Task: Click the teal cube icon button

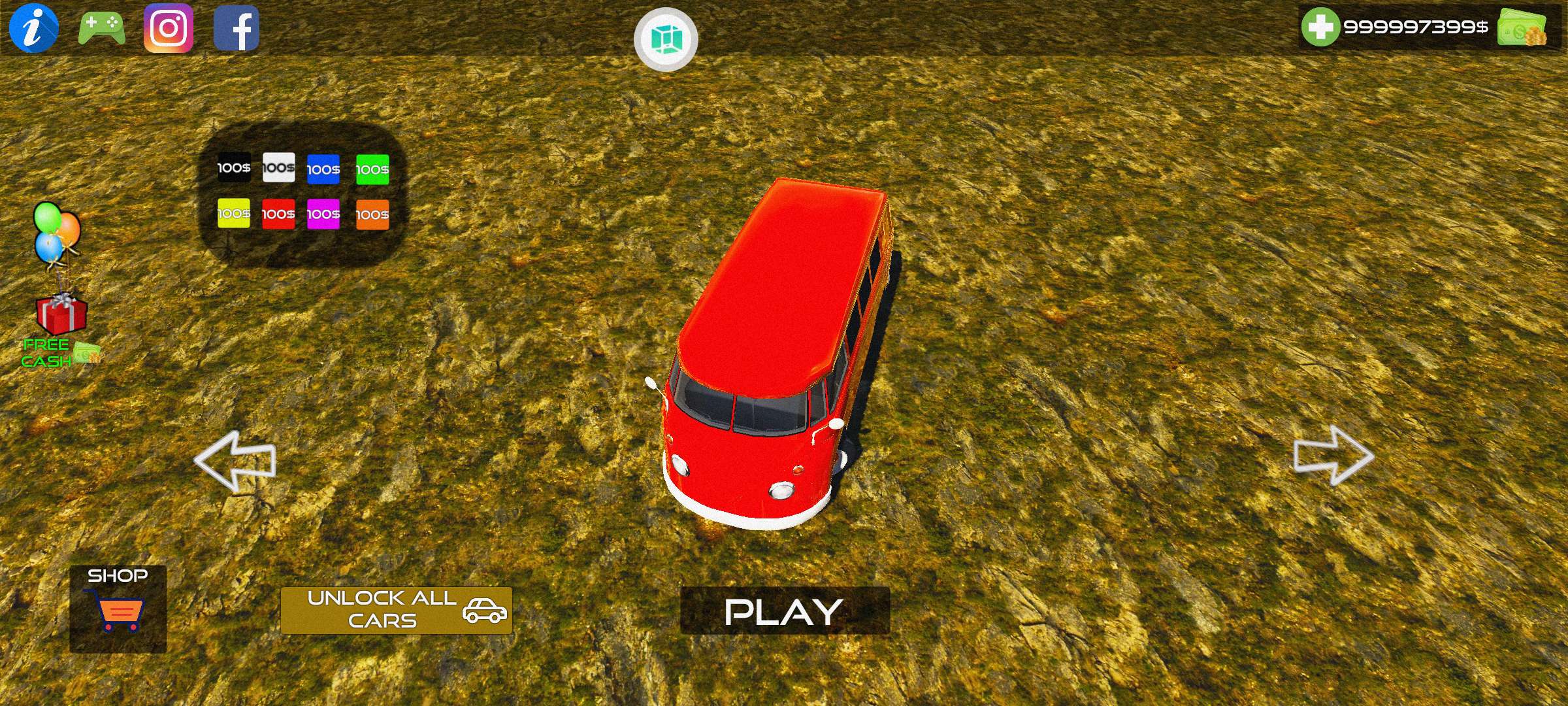Action: tap(666, 39)
